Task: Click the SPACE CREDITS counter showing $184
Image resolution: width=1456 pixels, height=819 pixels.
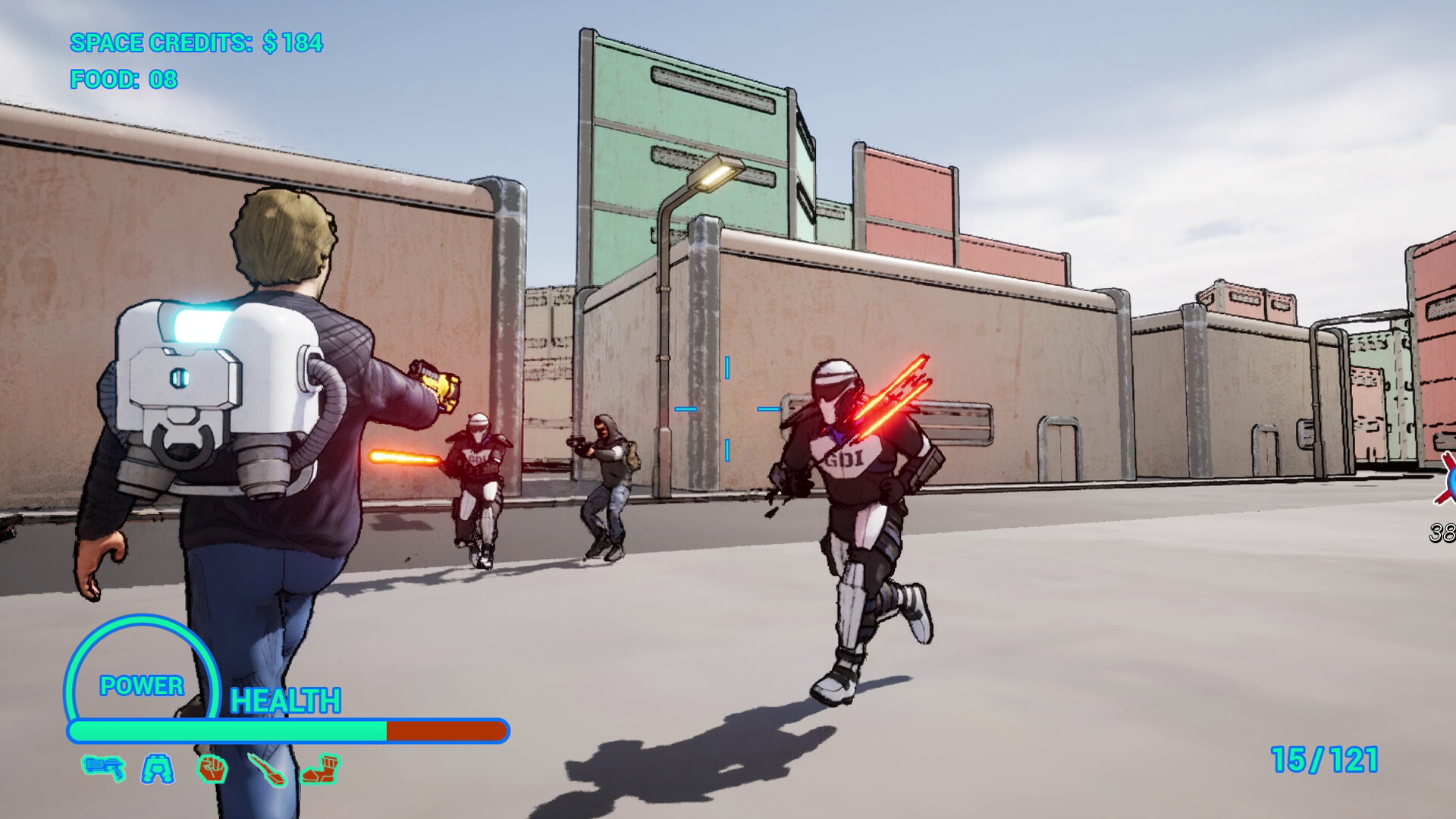Action: (196, 43)
